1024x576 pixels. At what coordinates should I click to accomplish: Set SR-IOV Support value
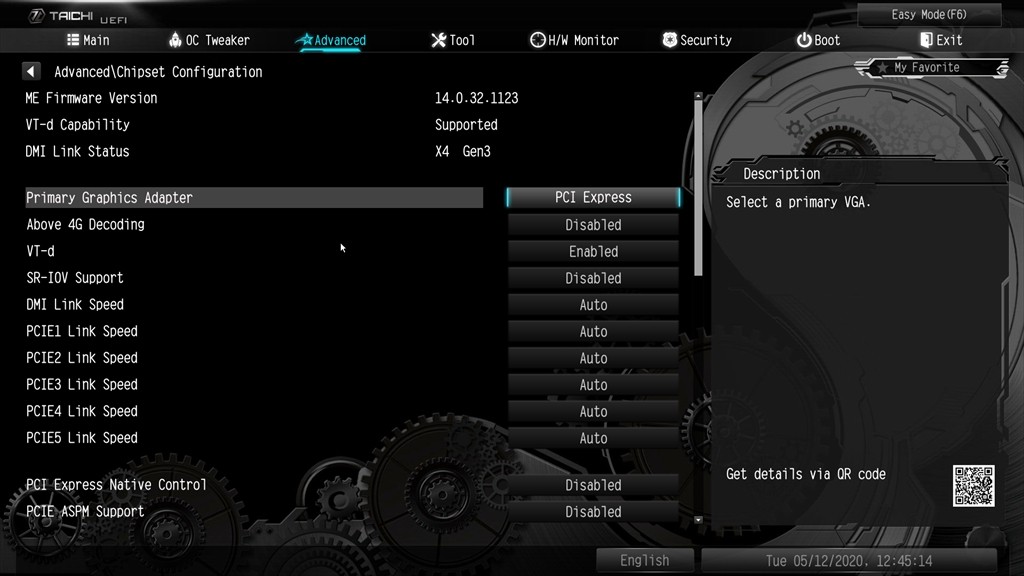(593, 278)
